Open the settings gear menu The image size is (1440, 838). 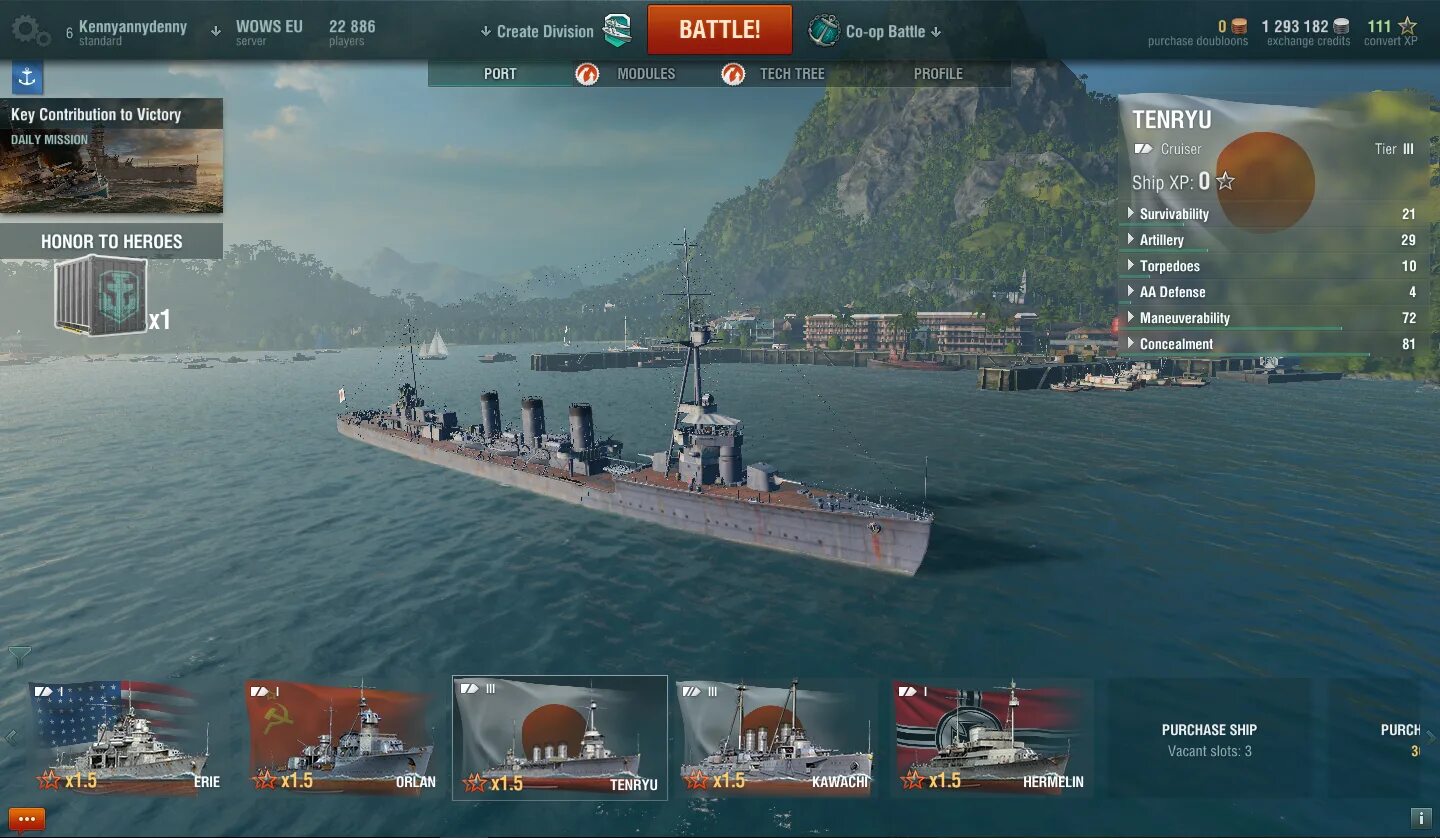pos(30,30)
